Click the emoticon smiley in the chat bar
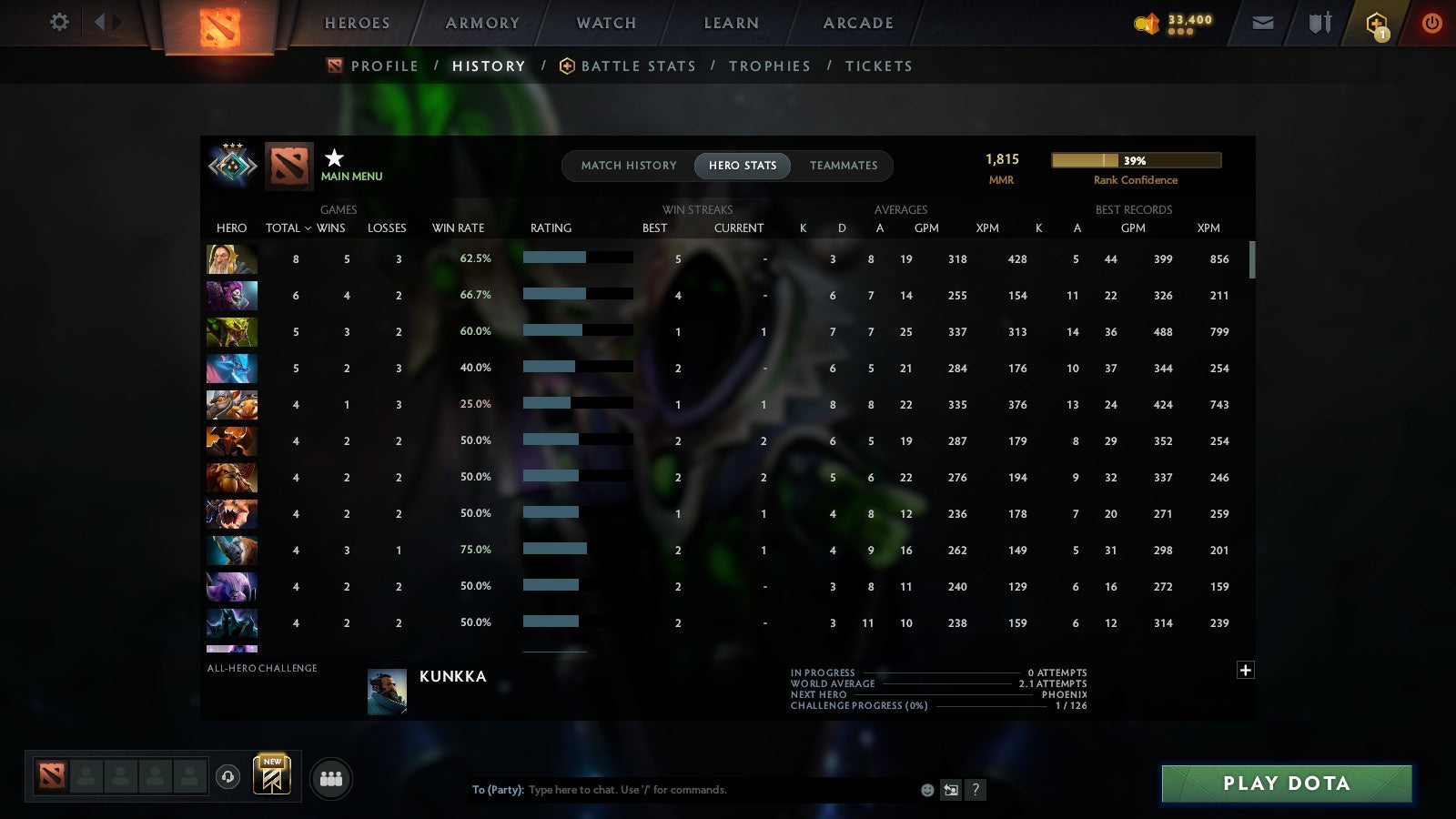This screenshot has height=819, width=1456. tap(926, 789)
